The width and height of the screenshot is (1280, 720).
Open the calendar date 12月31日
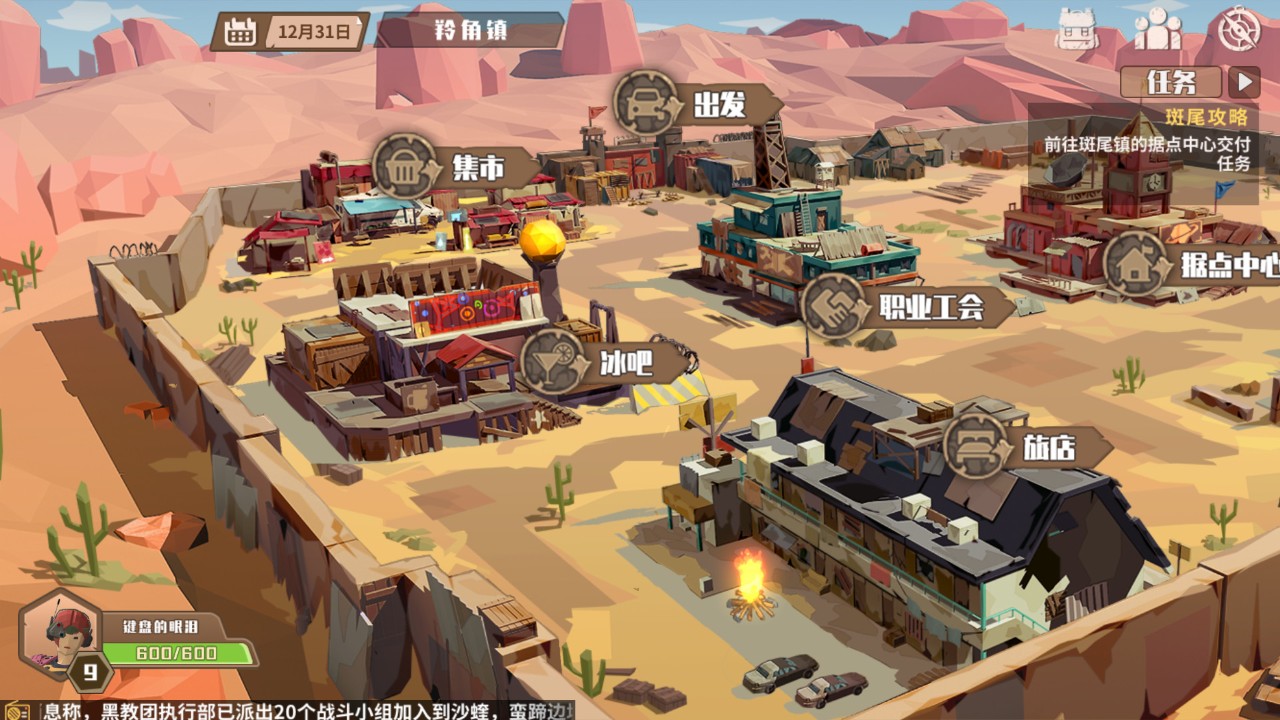(x=290, y=32)
